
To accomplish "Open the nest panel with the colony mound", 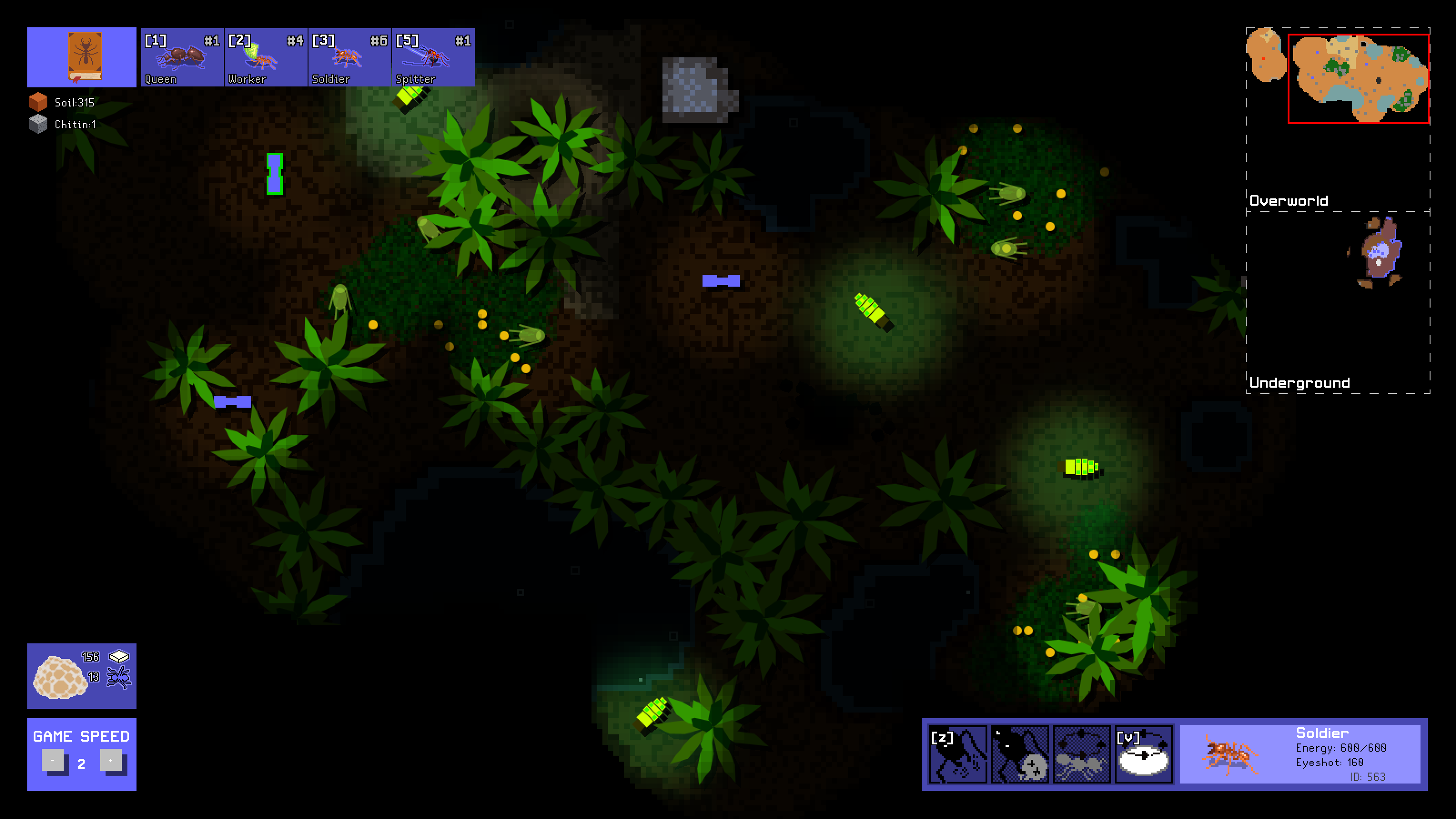I will coord(82,675).
